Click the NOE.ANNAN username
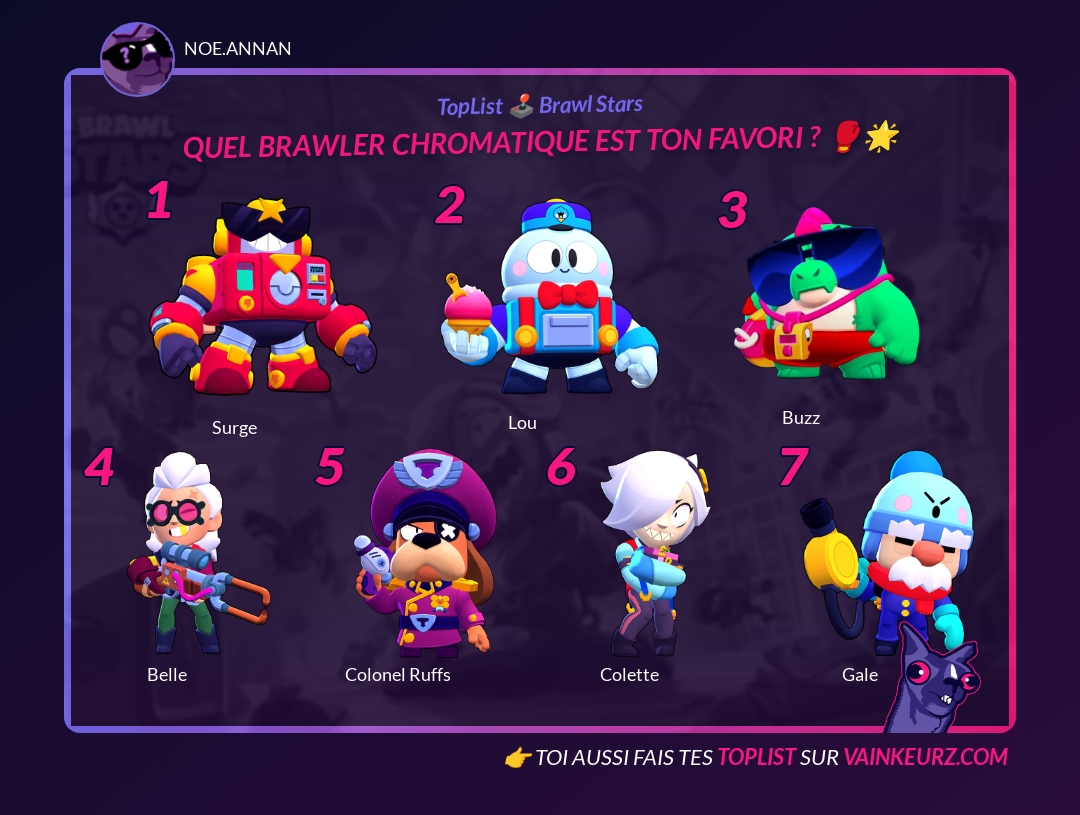Screen dimensions: 1080x815 (238, 49)
